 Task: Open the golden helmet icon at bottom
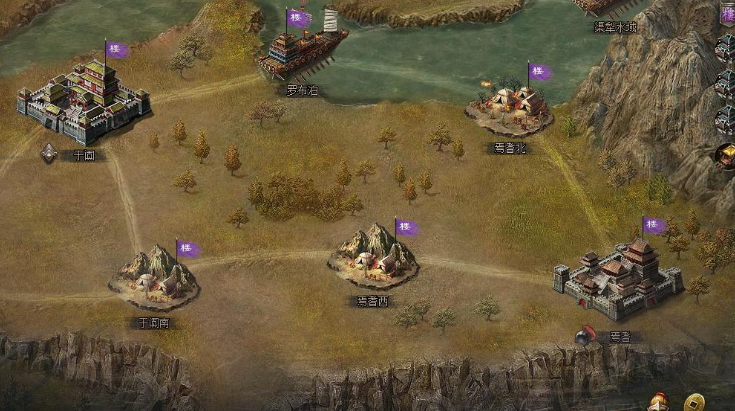659,402
